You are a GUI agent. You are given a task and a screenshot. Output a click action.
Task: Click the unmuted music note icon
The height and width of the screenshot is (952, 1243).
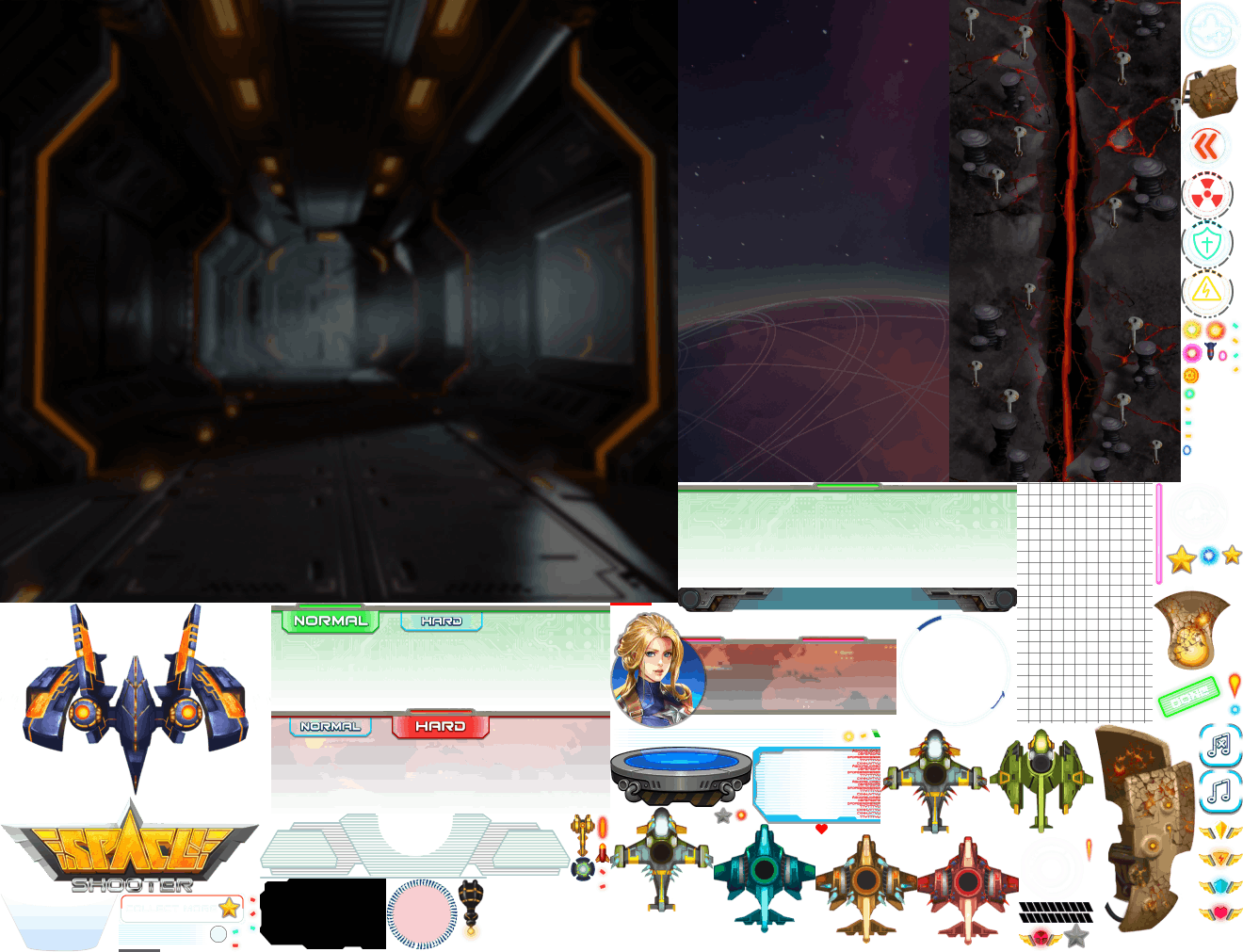click(x=1219, y=790)
